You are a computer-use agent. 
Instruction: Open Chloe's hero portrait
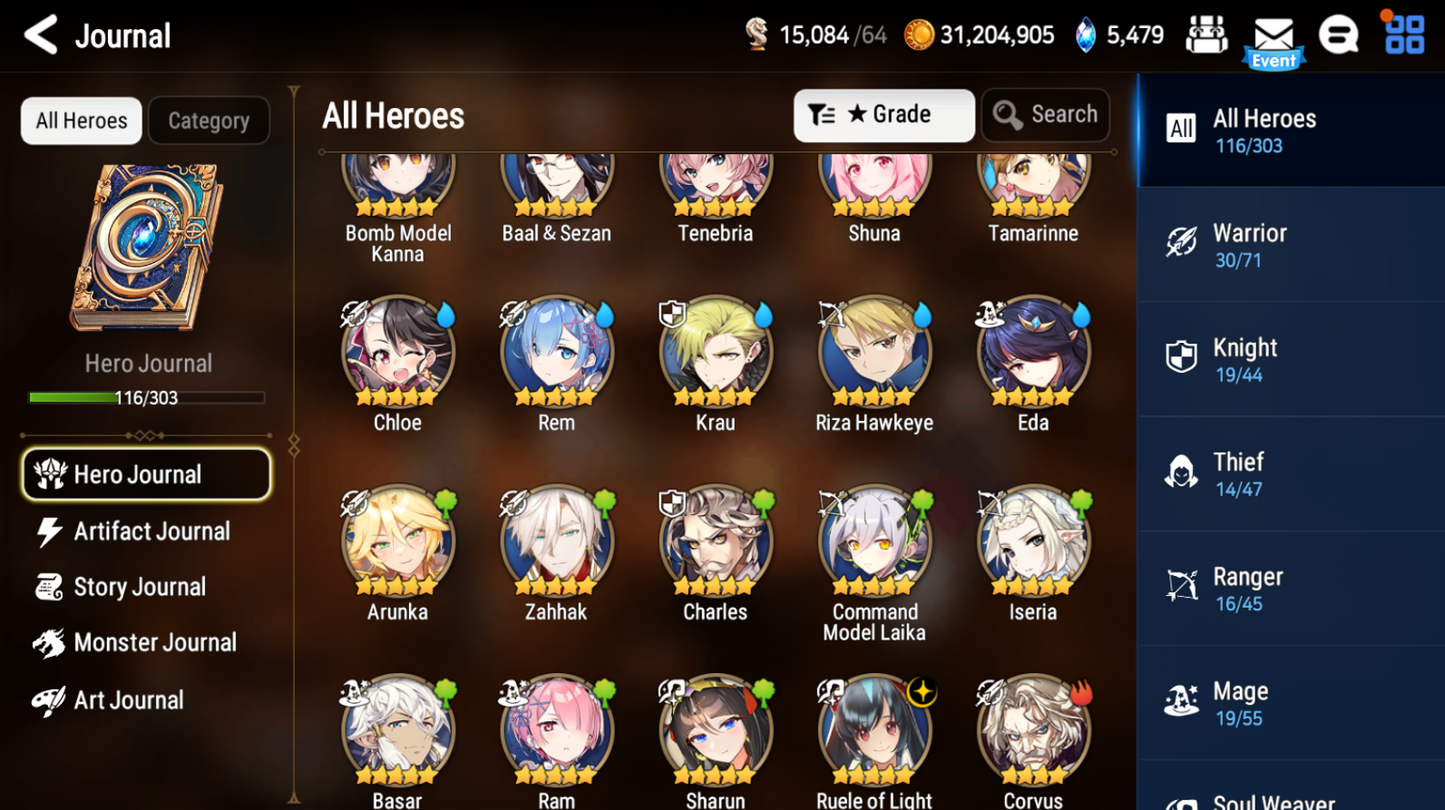397,352
